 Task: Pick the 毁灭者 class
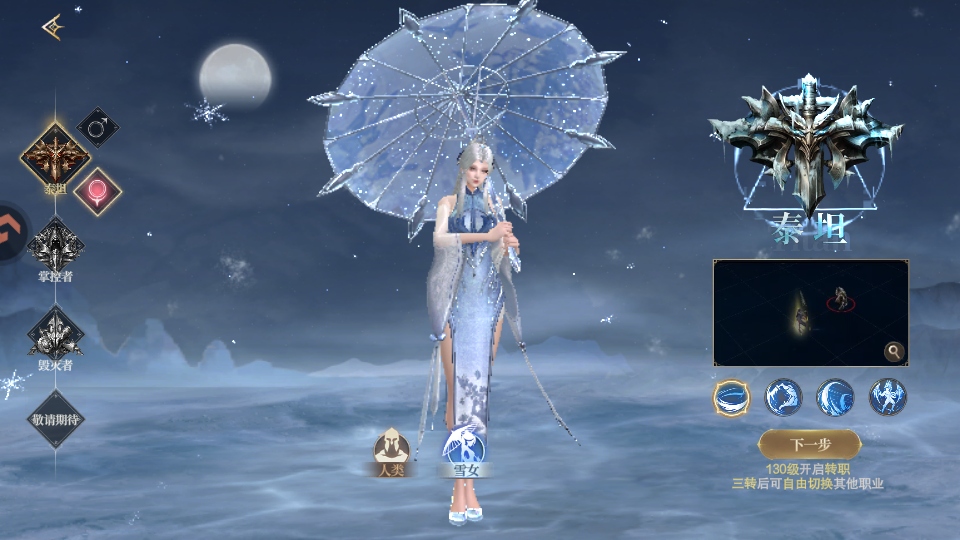55,333
